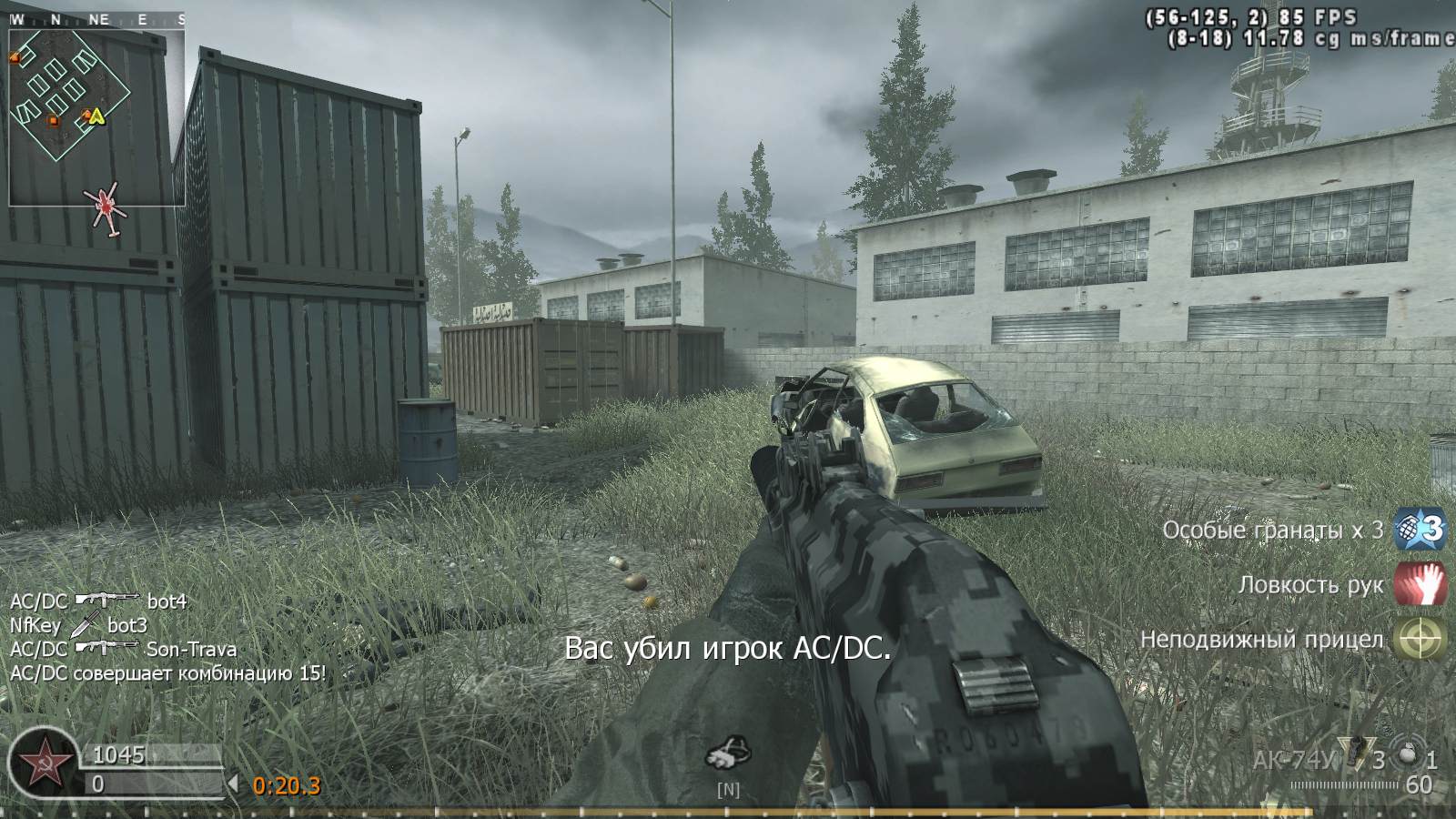Click the frag grenade icon next to ammo counter
The width and height of the screenshot is (1456, 819).
point(1406,753)
